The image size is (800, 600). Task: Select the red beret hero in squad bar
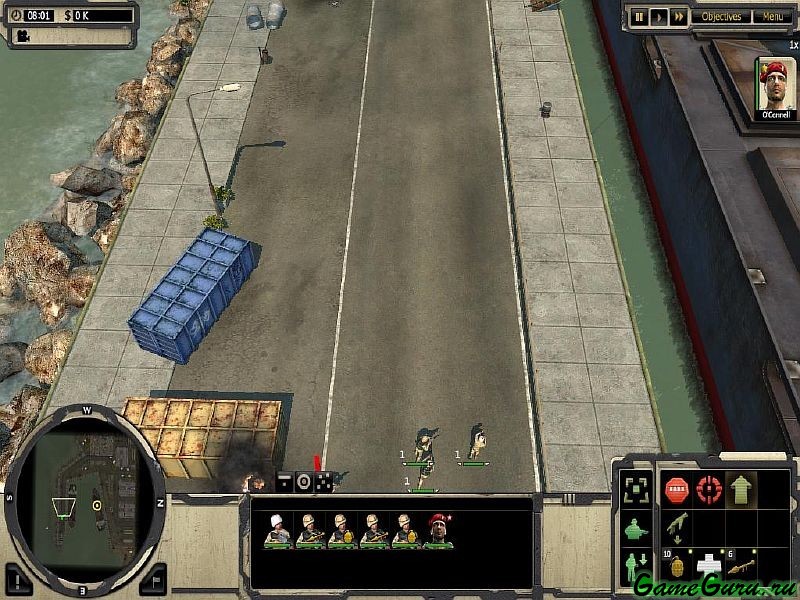tap(438, 530)
